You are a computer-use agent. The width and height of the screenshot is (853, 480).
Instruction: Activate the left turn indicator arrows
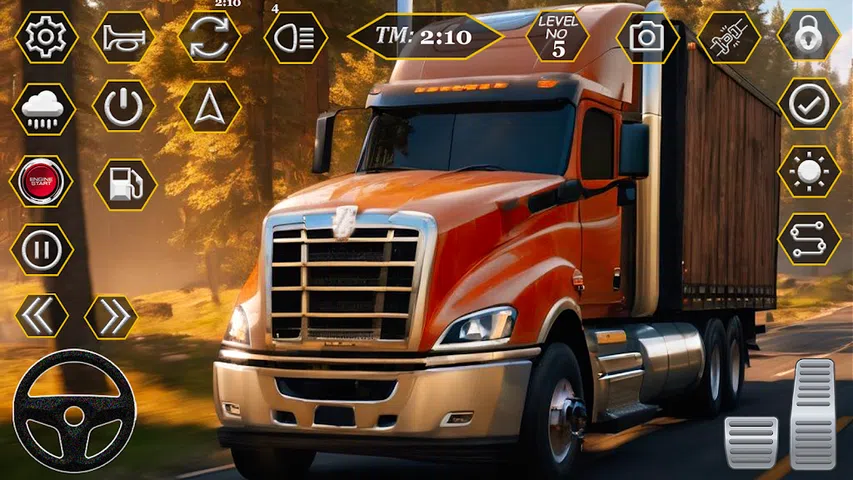(42, 316)
